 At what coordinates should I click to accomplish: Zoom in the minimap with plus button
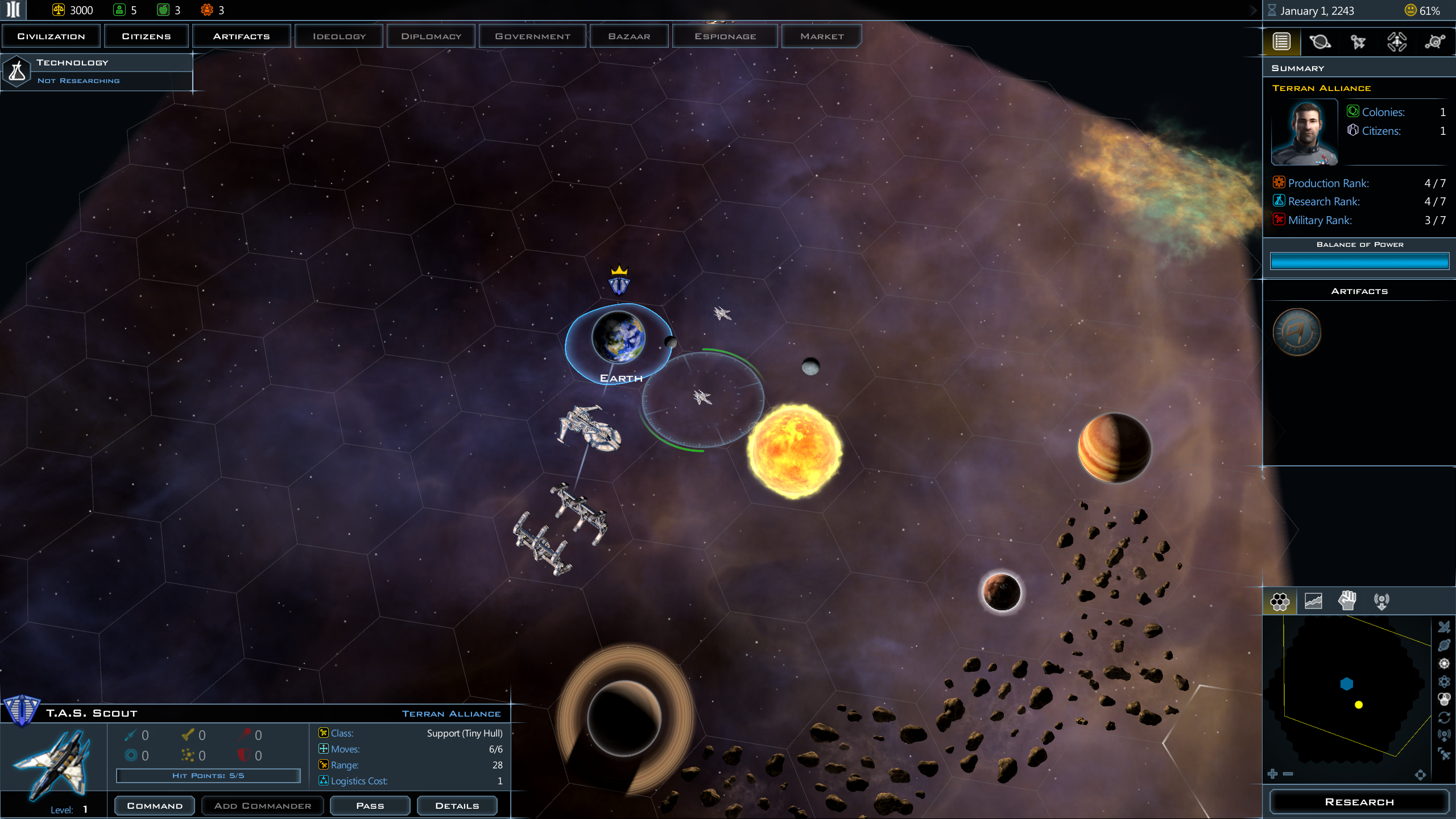[1273, 773]
